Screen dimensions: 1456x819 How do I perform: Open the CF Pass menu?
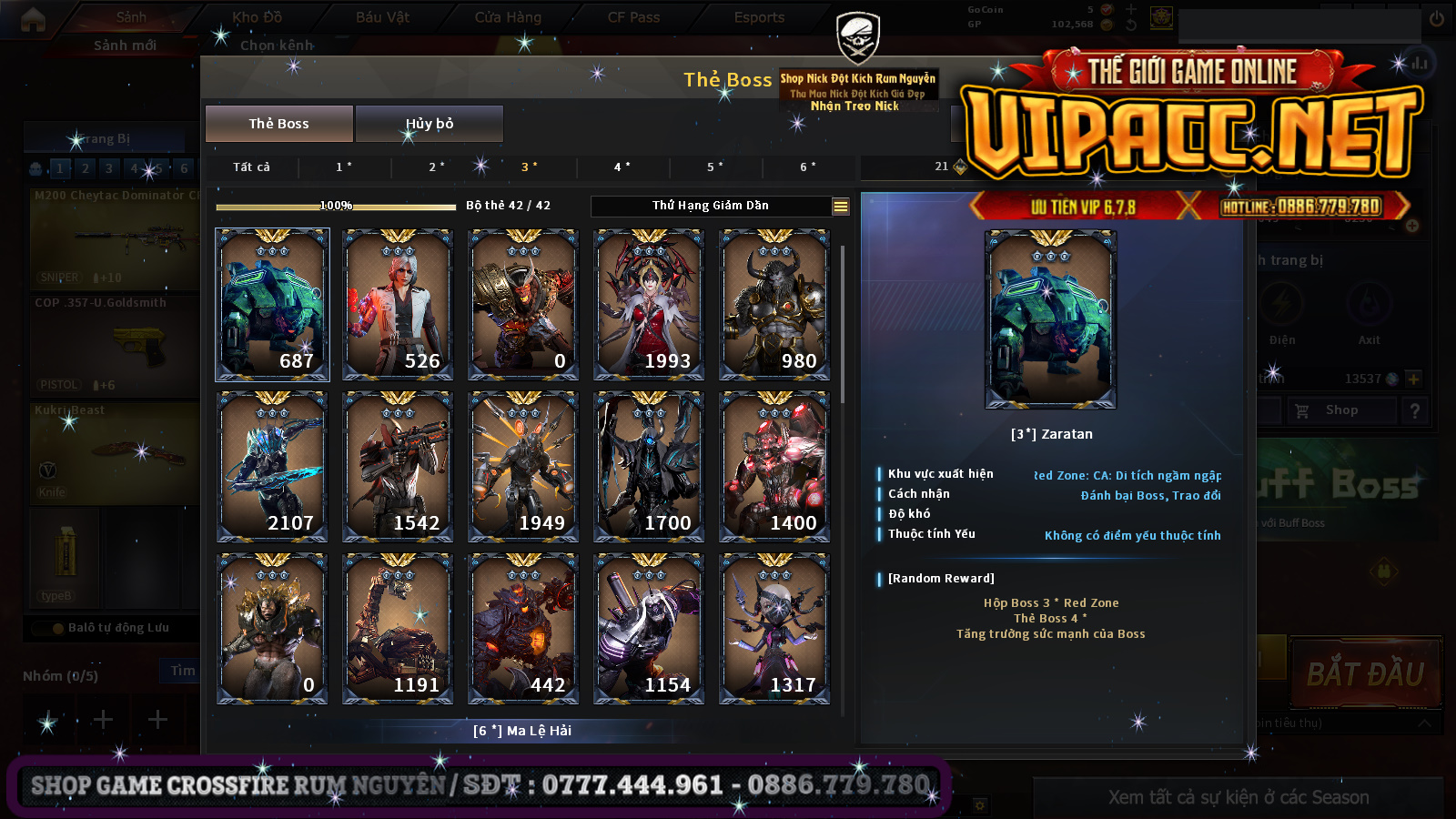633,17
